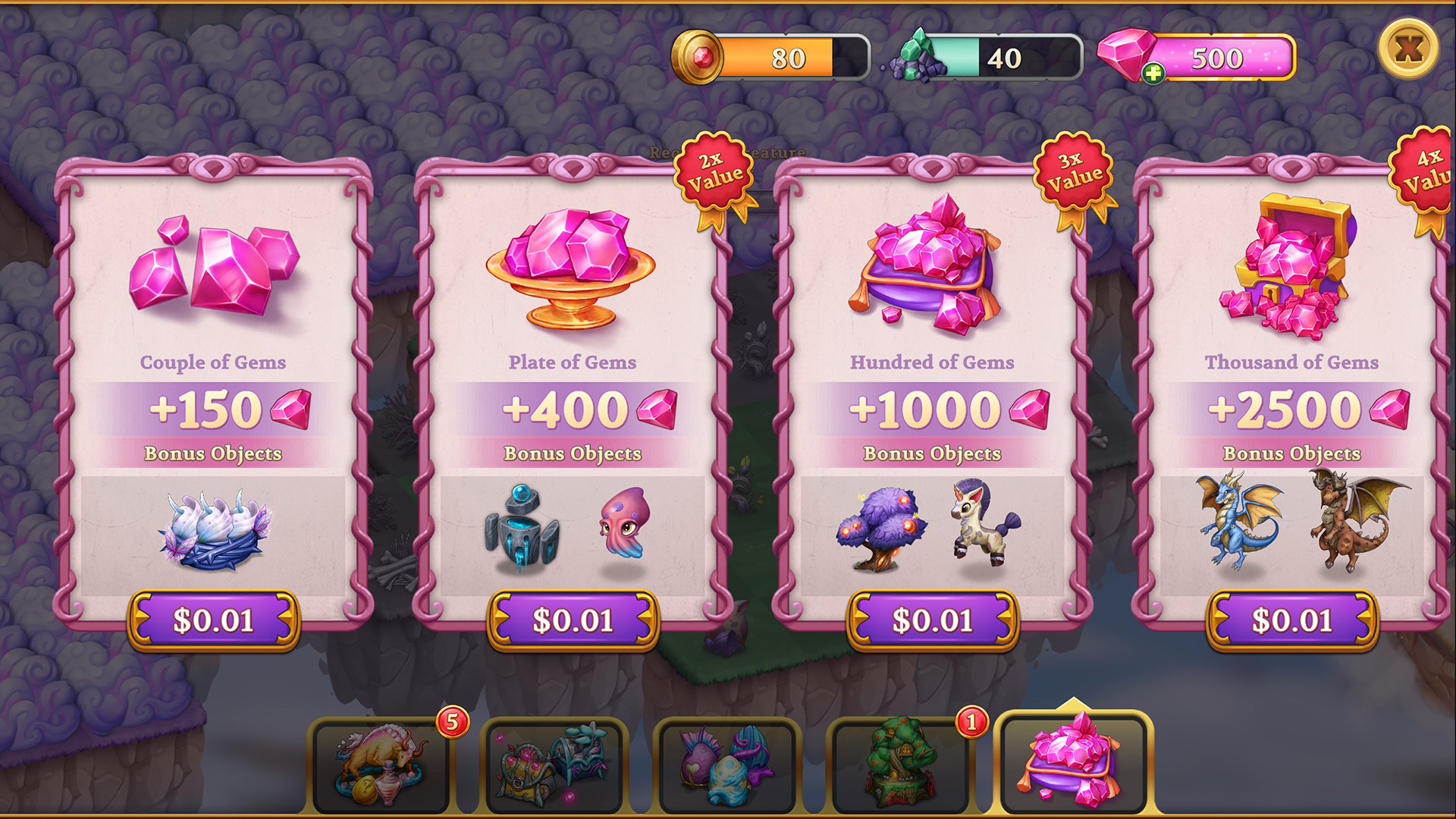
Task: Click the gold coin currency icon
Action: [701, 55]
